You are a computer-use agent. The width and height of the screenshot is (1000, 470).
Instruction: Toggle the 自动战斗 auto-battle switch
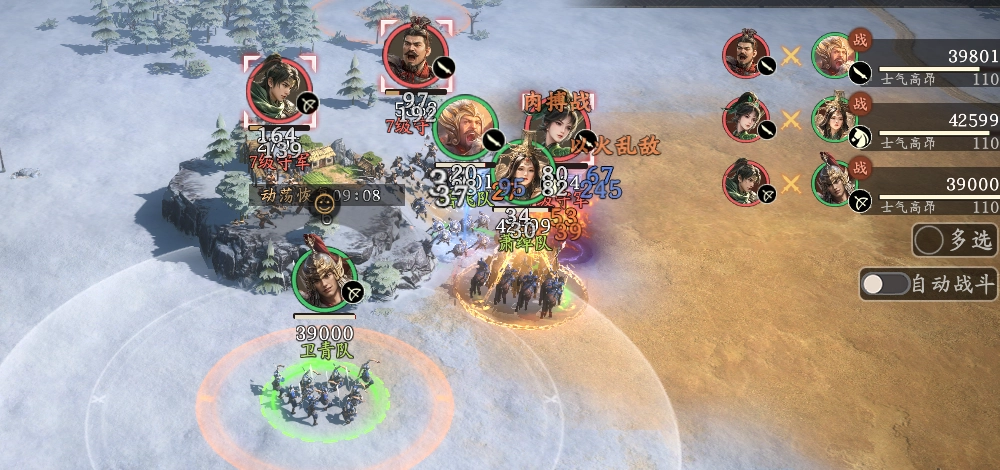pyautogui.click(x=886, y=284)
